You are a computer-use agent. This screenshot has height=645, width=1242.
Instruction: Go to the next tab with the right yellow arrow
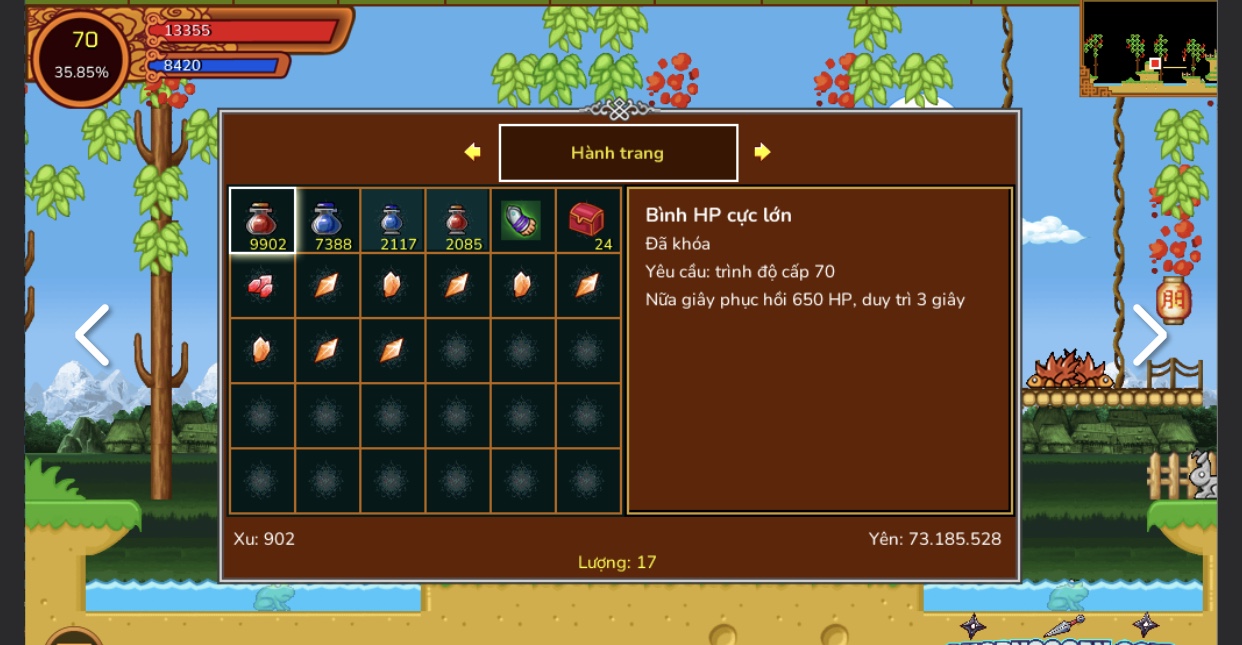762,152
